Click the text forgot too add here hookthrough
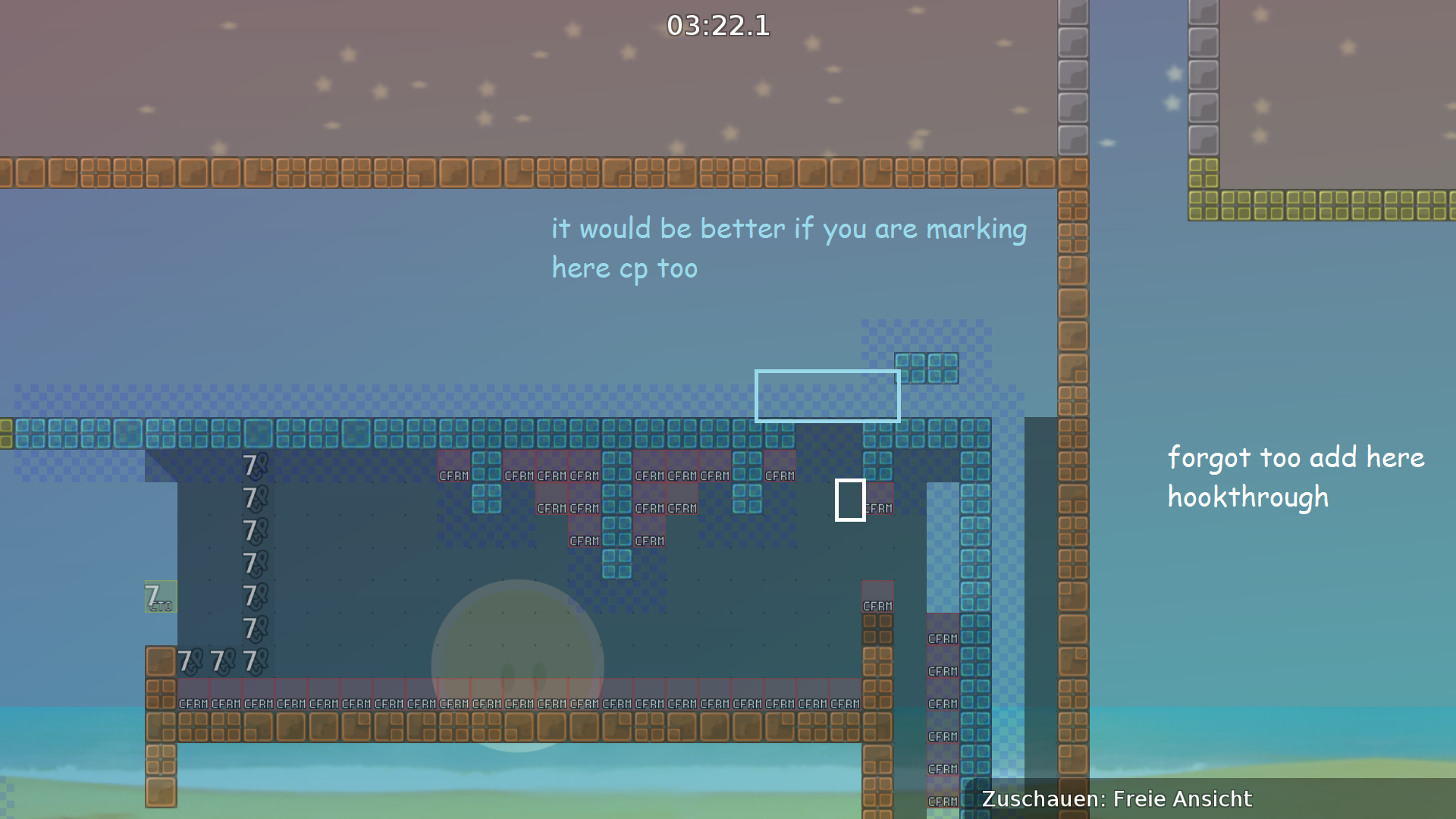Viewport: 1456px width, 819px height. click(1295, 476)
